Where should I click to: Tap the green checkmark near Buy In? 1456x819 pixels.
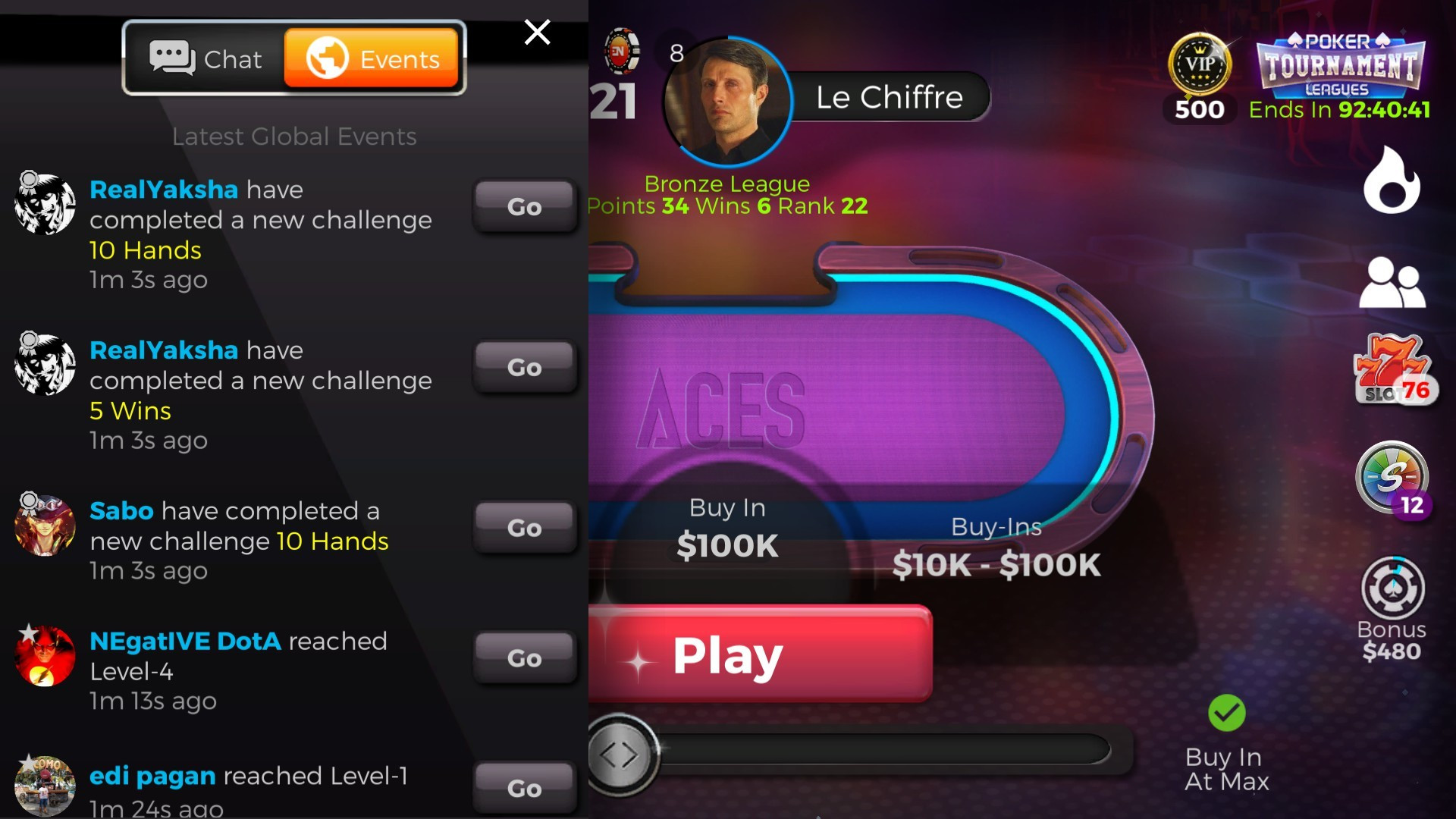1225,711
